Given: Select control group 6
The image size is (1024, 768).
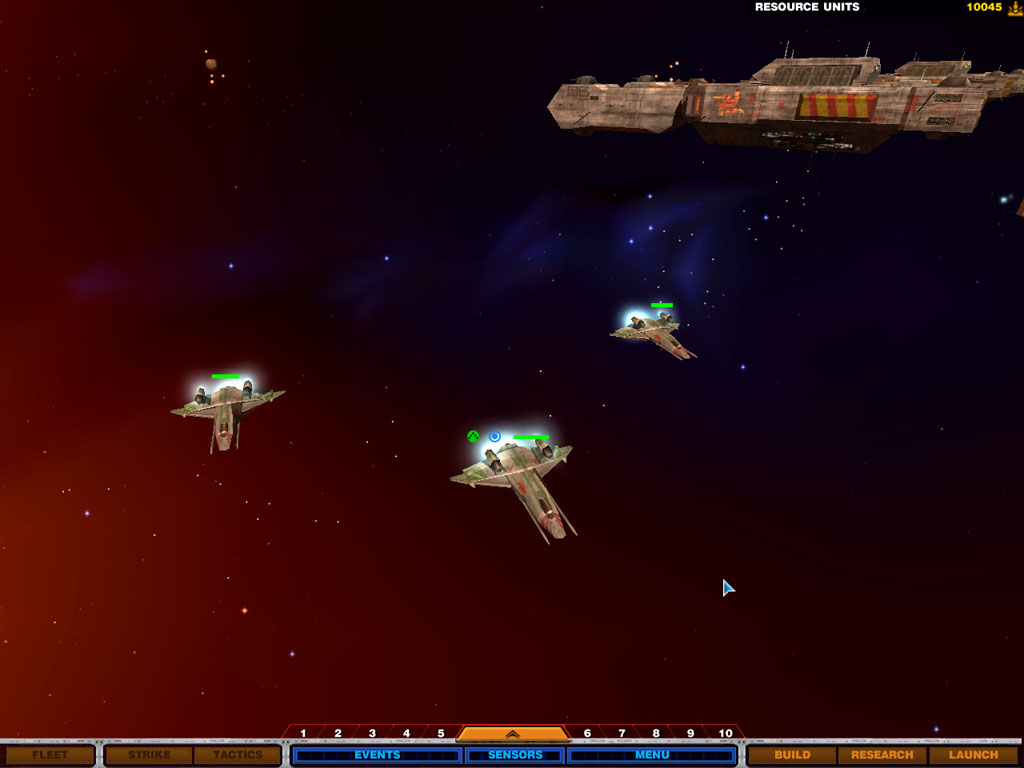Looking at the screenshot, I should coord(587,734).
